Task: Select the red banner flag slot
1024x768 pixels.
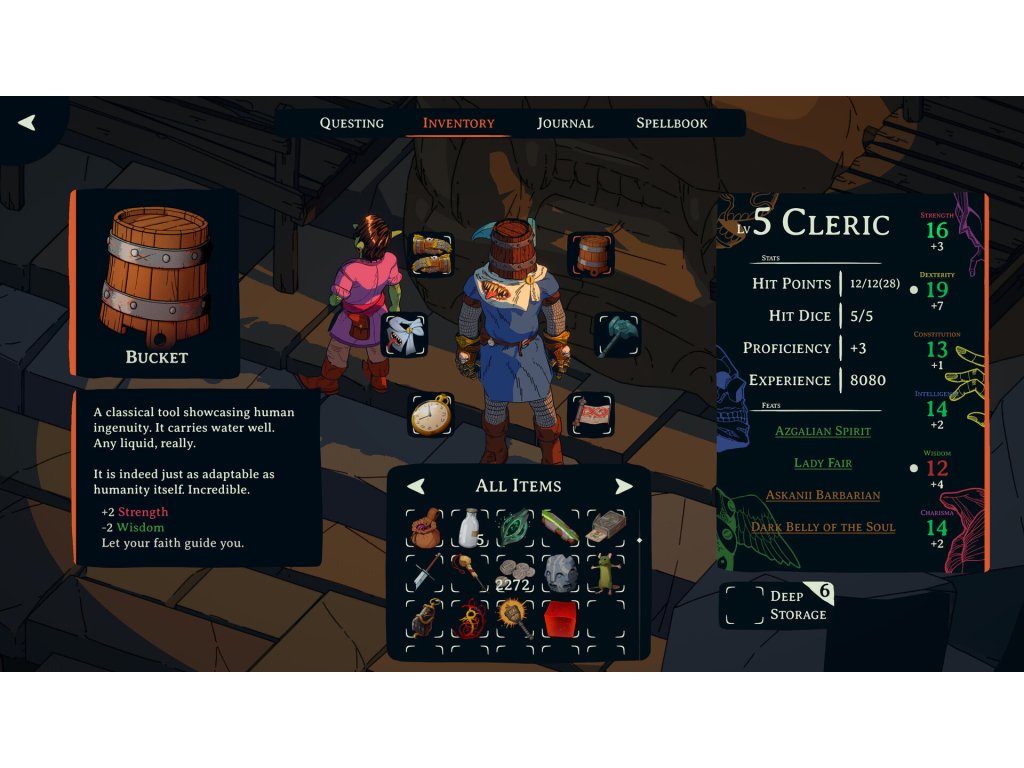Action: 591,414
